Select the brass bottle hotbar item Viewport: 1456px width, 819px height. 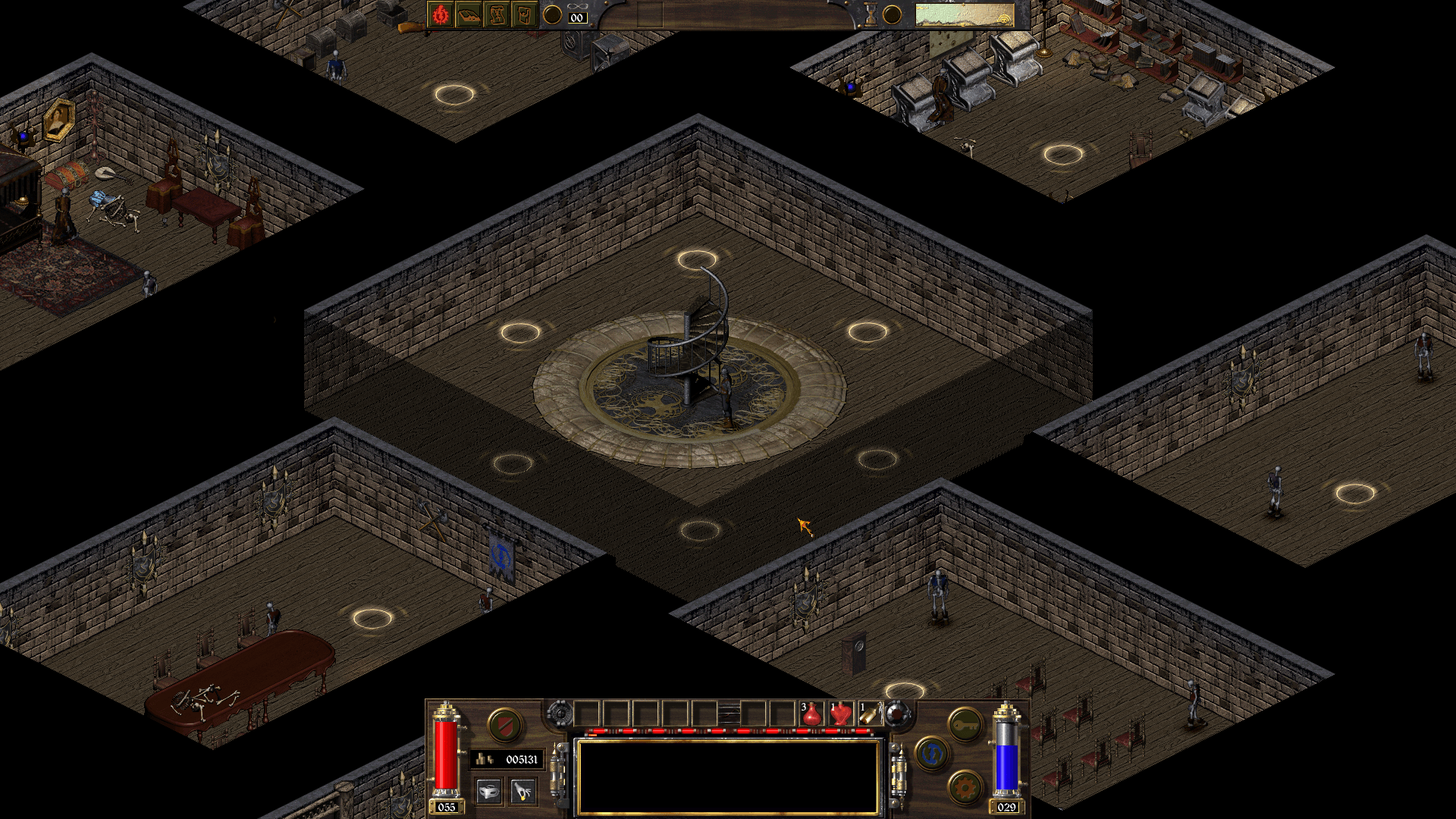click(869, 714)
